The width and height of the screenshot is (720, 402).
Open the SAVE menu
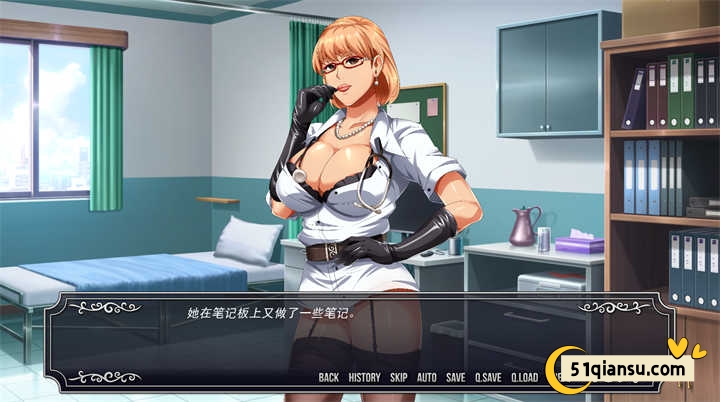click(456, 378)
